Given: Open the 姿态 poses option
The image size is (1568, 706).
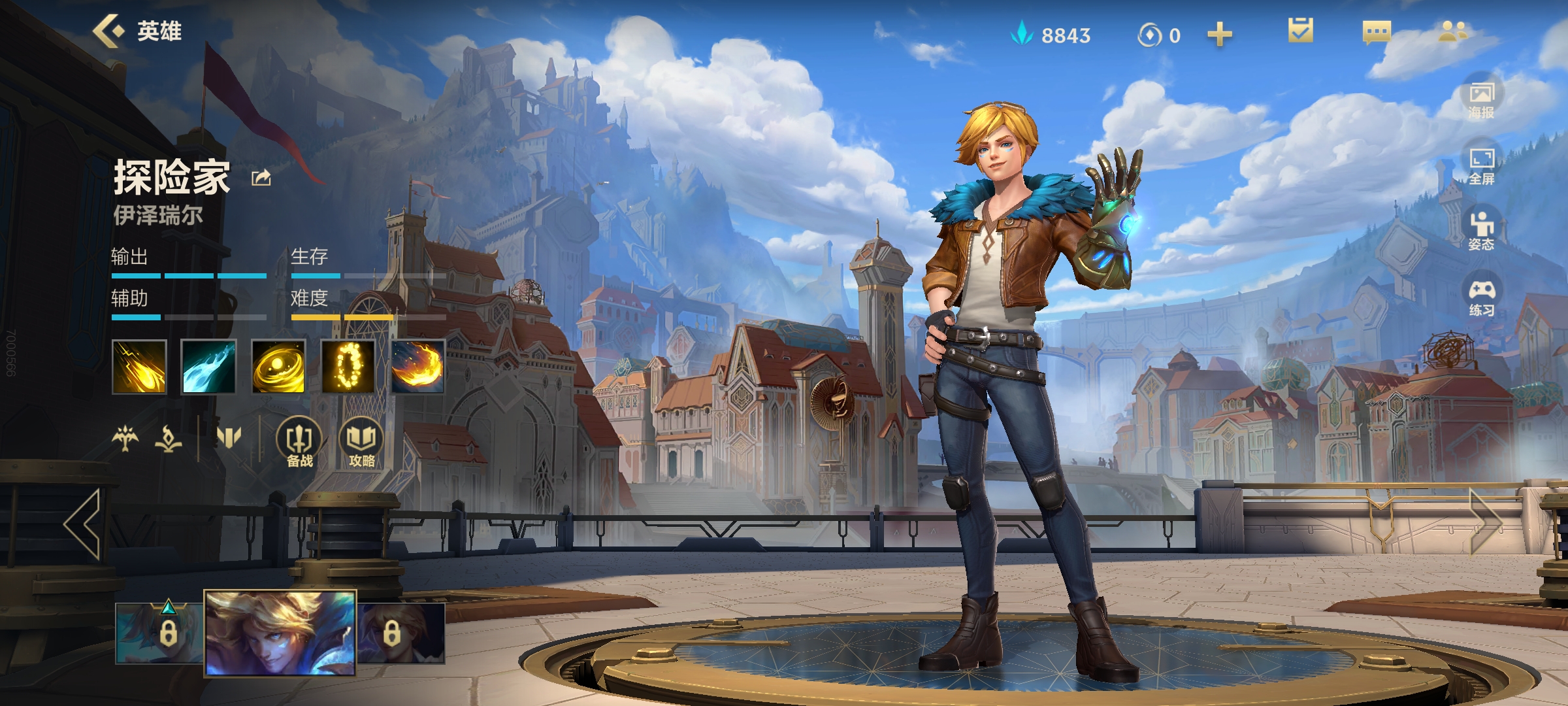Looking at the screenshot, I should 1481,231.
